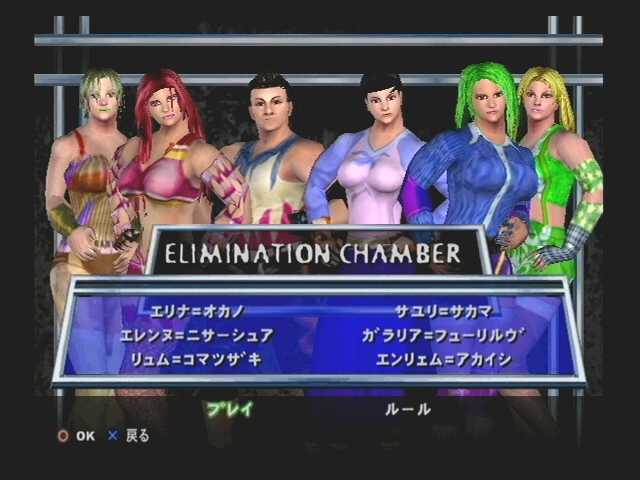
Task: Choose the エリナ=オカノ entrant row
Action: tap(197, 311)
